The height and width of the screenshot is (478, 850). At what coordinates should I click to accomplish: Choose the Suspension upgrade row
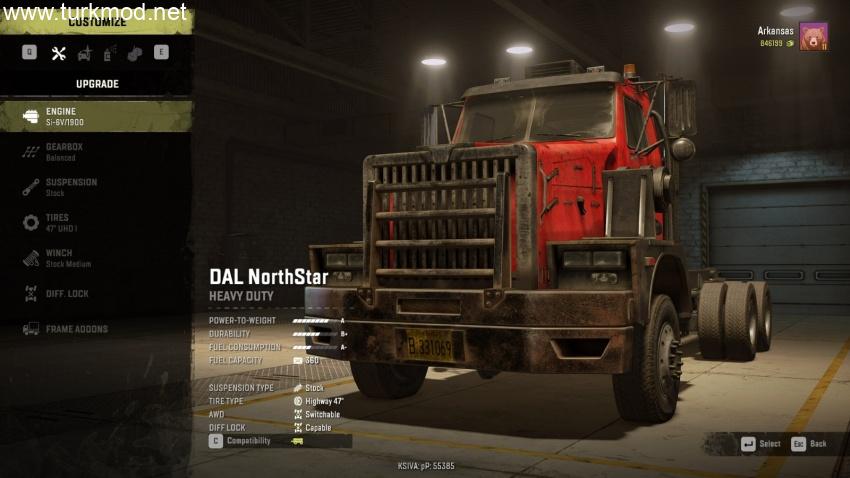coord(96,187)
